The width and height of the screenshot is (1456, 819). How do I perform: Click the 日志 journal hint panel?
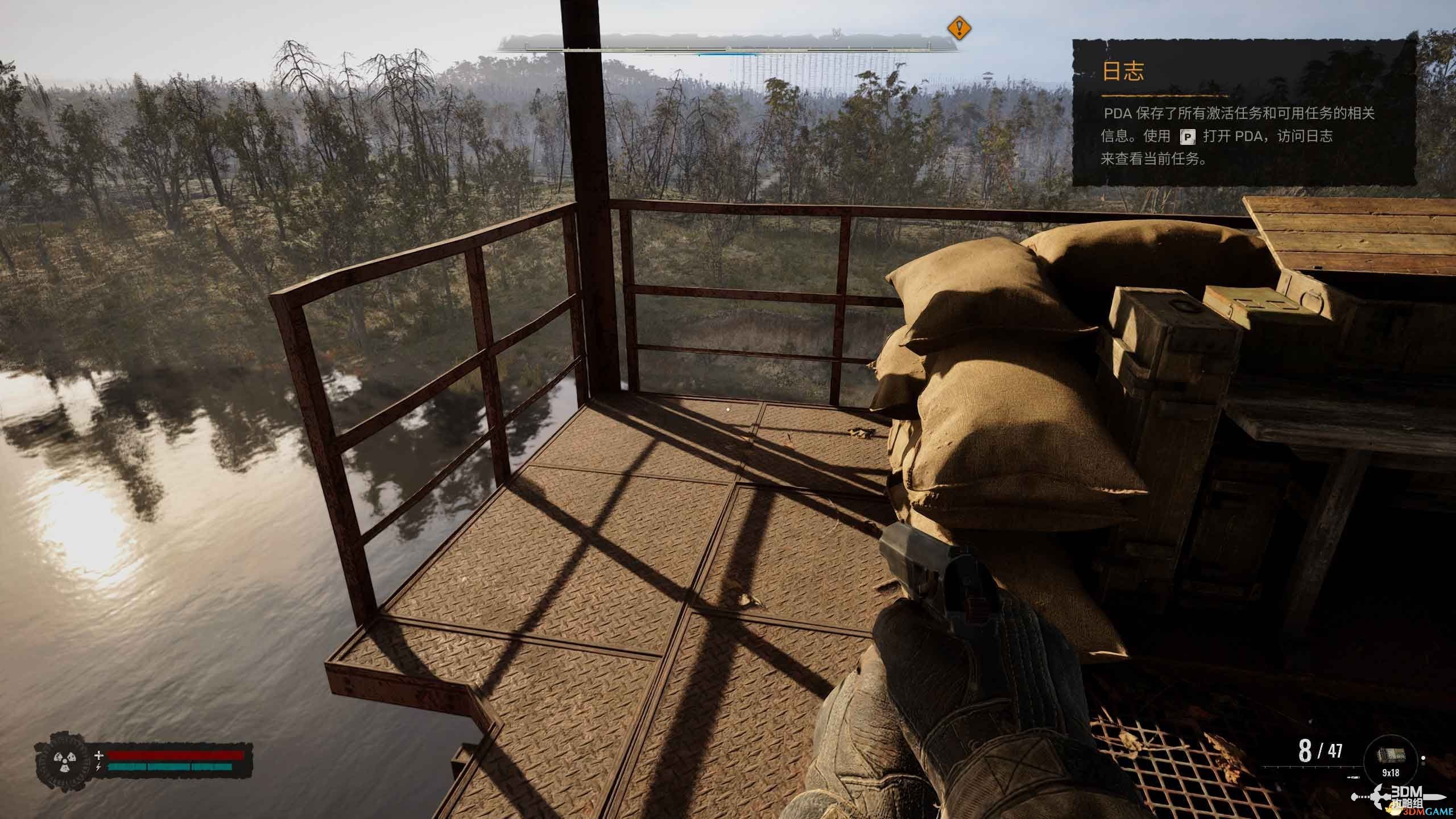1244,113
